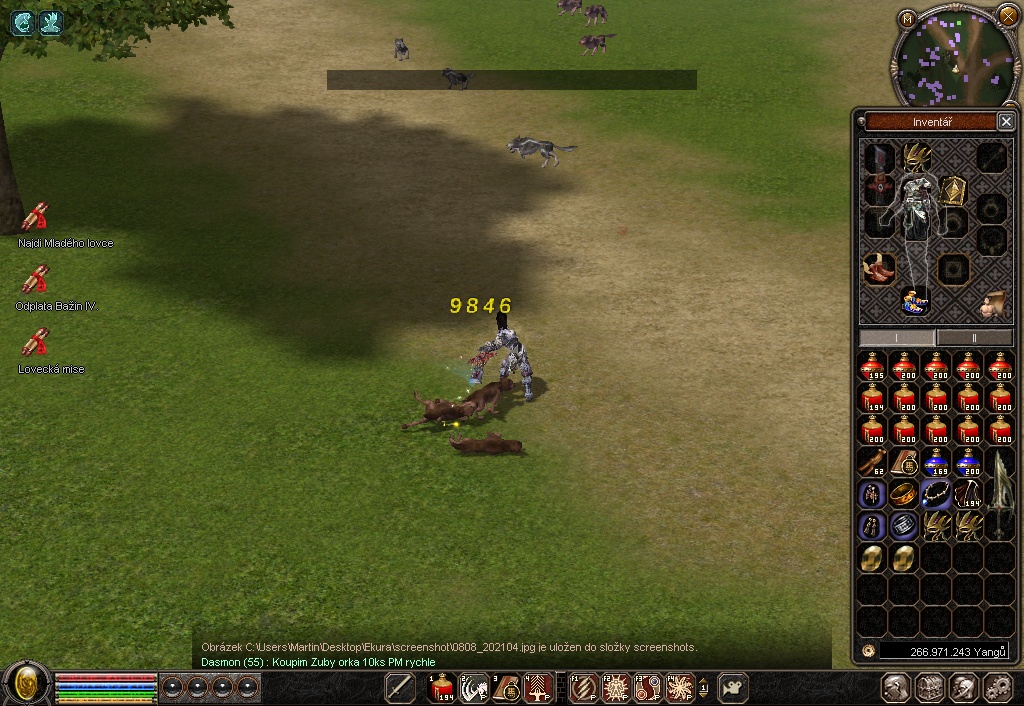This screenshot has width=1024, height=706.
Task: Open the settings gear button
Action: click(998, 687)
